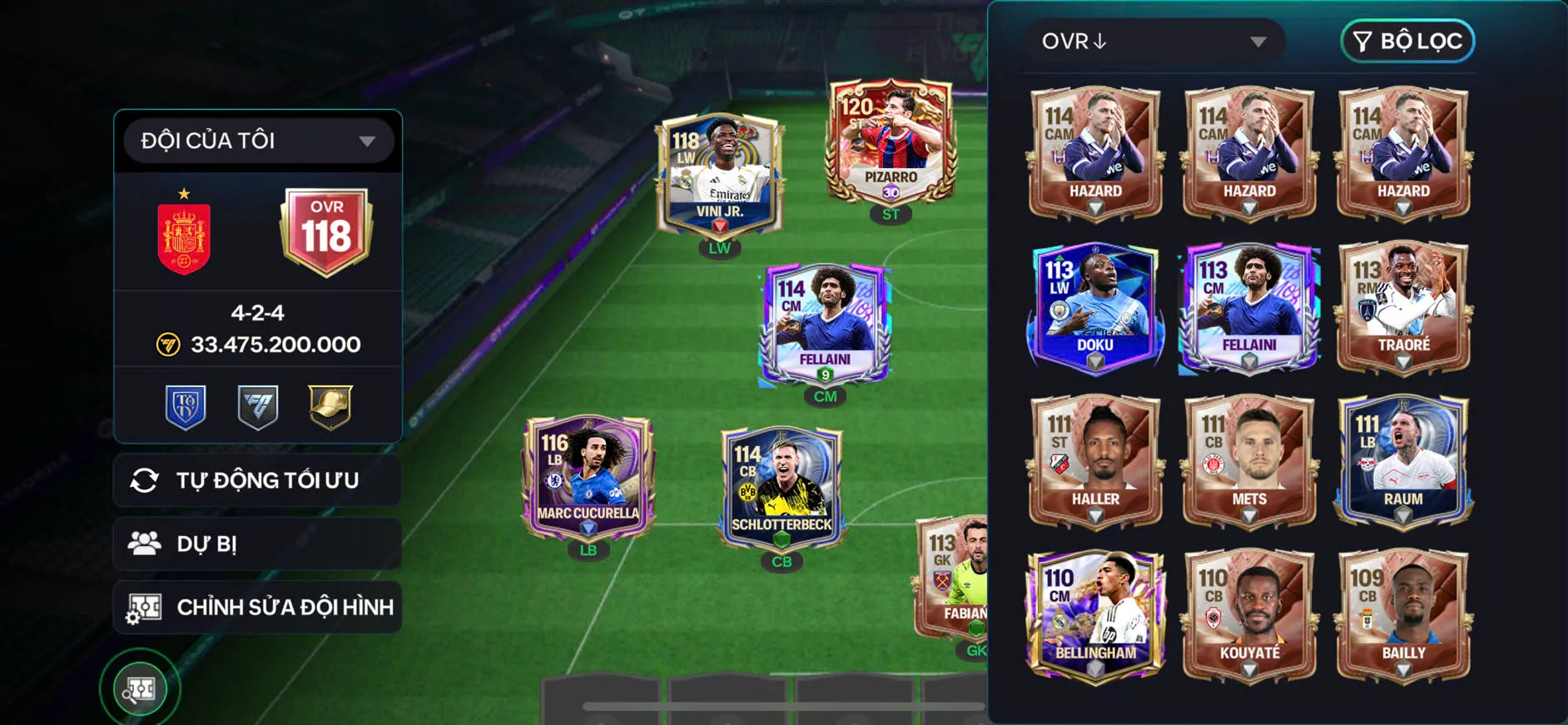Open the Dự Bị substitutes list
The image size is (1568, 725).
(x=258, y=544)
